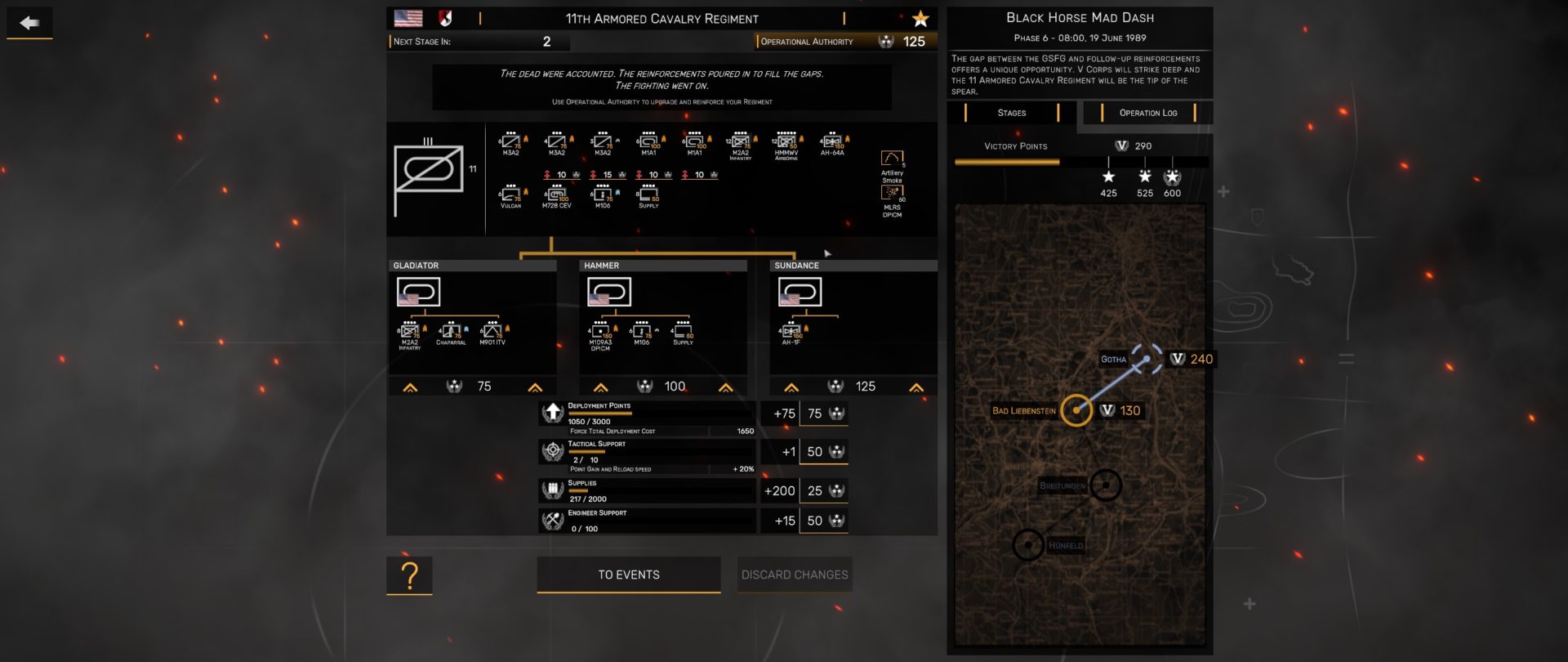This screenshot has height=662, width=1568.
Task: Select the Vulcan air defense unit icon
Action: (513, 194)
